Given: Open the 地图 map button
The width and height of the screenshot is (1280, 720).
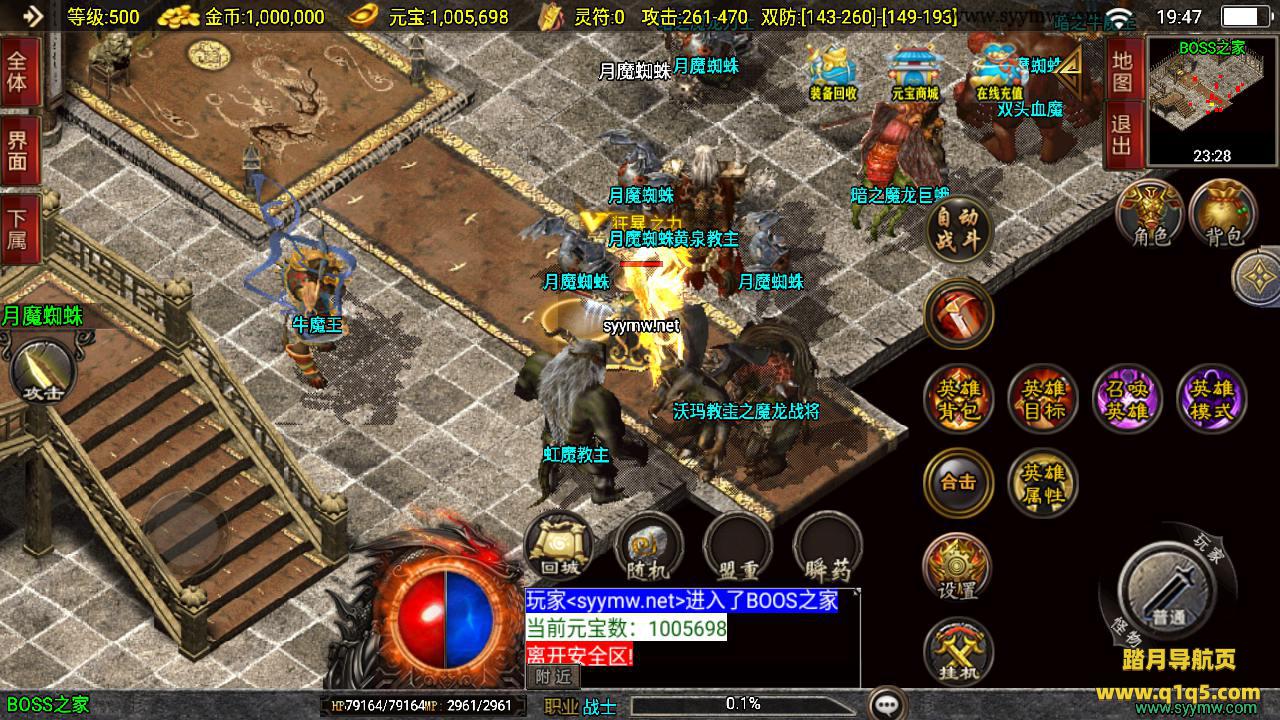Looking at the screenshot, I should coord(1122,70).
